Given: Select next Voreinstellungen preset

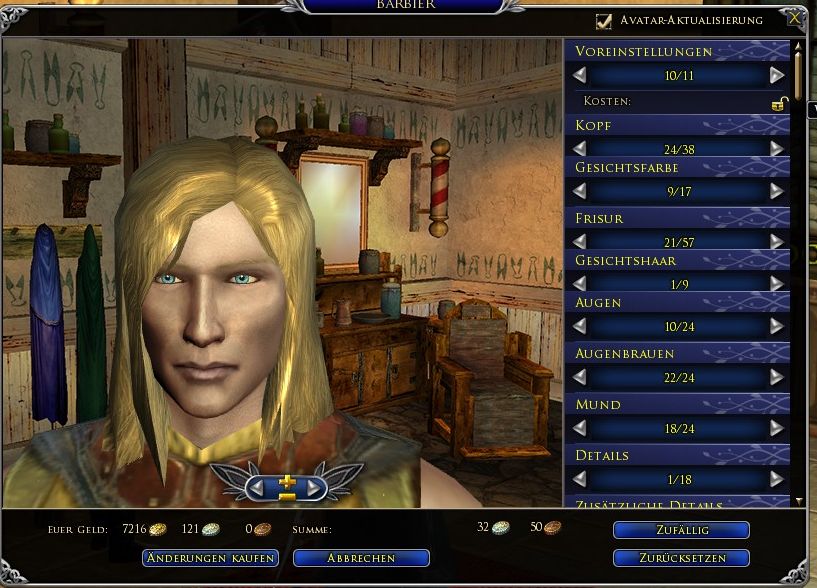Looking at the screenshot, I should (x=777, y=75).
